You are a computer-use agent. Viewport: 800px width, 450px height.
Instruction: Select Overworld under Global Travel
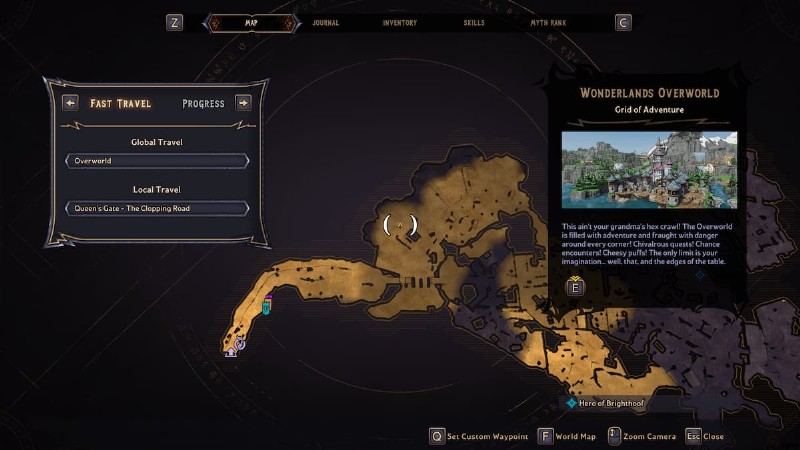(157, 160)
